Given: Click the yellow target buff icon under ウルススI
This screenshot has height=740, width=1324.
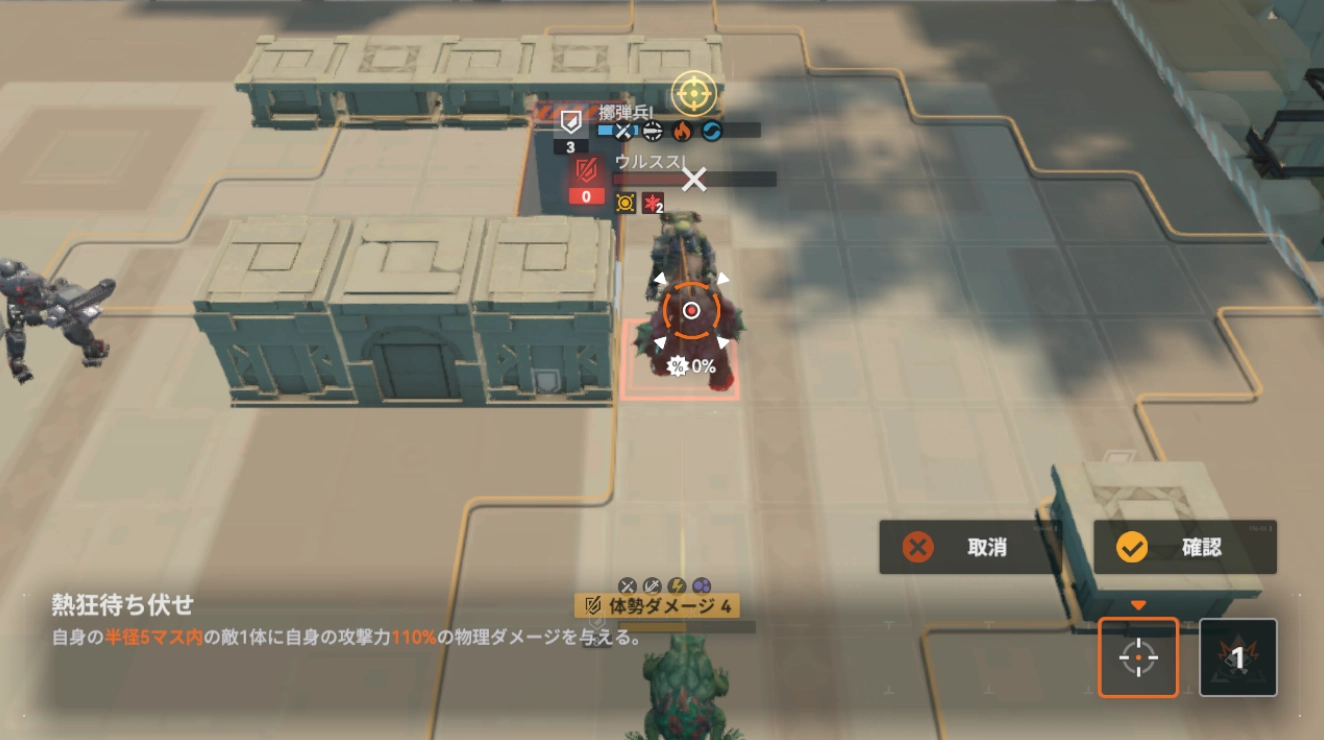Looking at the screenshot, I should tap(625, 201).
